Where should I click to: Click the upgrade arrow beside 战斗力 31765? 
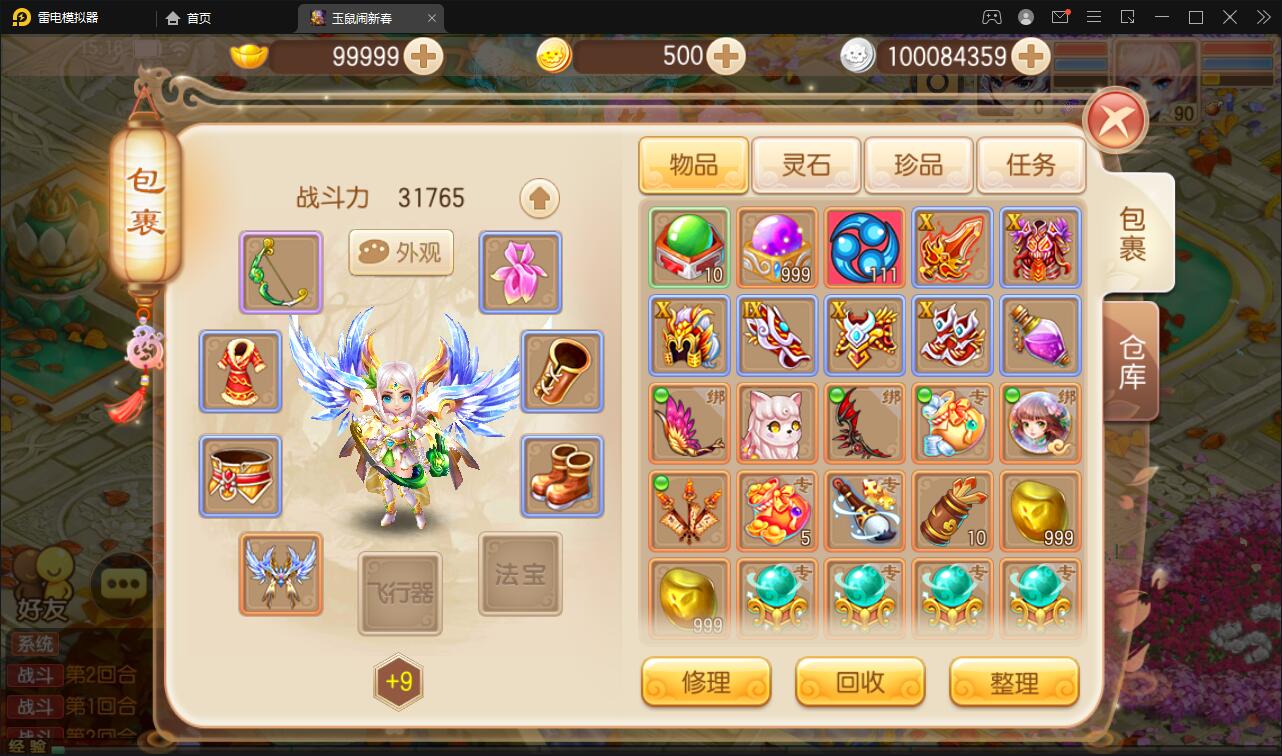click(539, 198)
